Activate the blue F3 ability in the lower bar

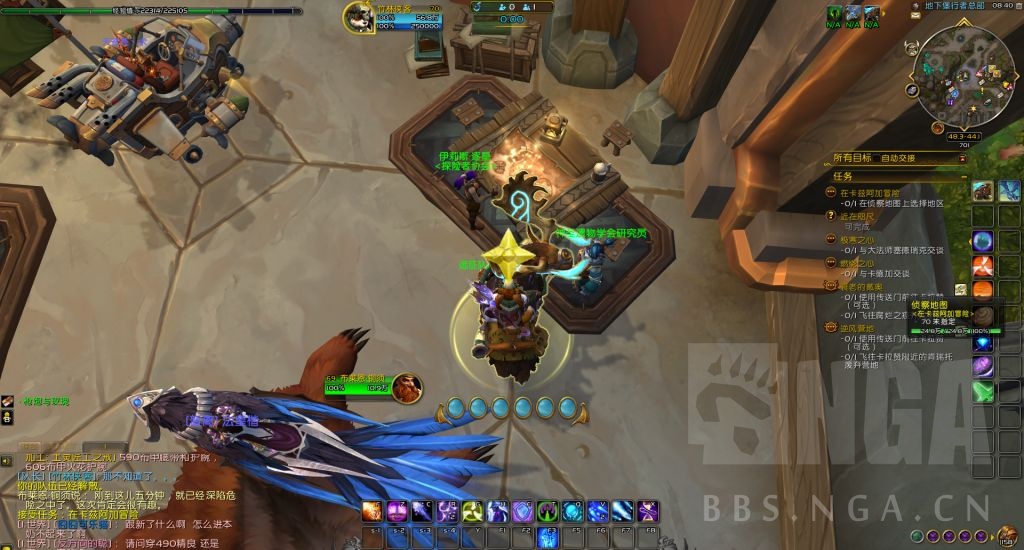548,537
